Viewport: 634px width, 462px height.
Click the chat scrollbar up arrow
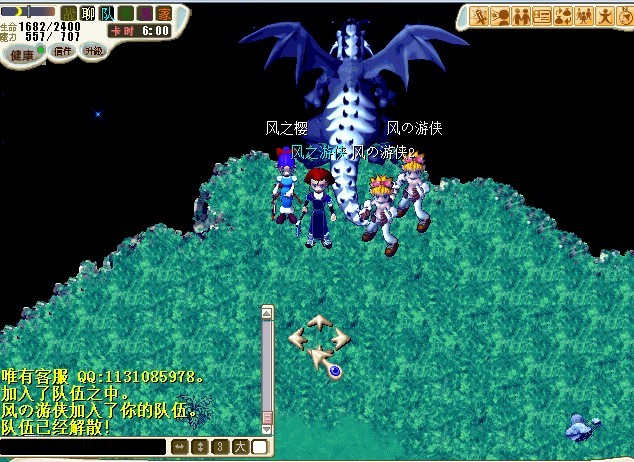[x=267, y=313]
